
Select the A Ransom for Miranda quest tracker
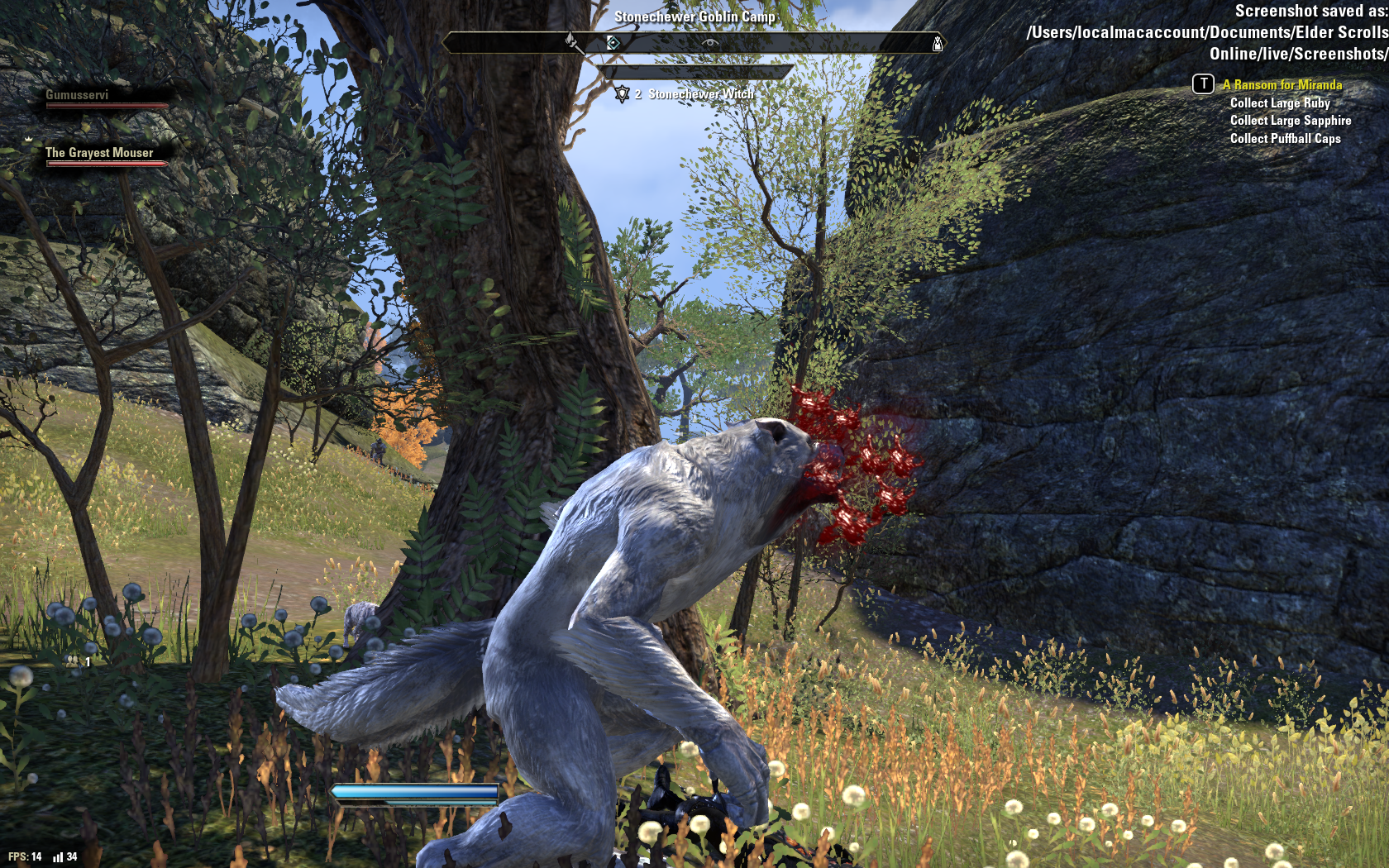pos(1282,84)
